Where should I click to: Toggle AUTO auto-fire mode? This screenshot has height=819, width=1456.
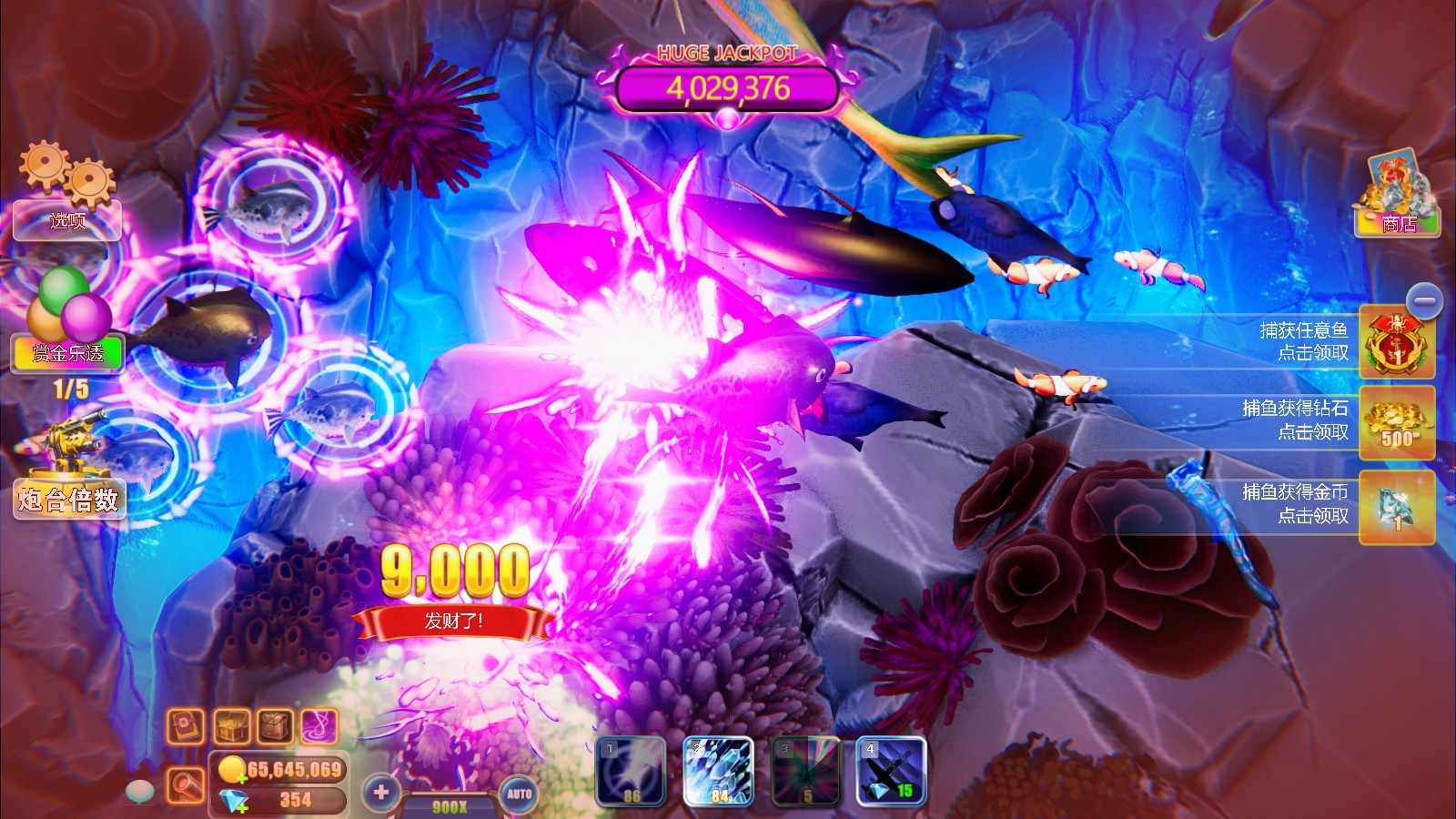[x=519, y=794]
